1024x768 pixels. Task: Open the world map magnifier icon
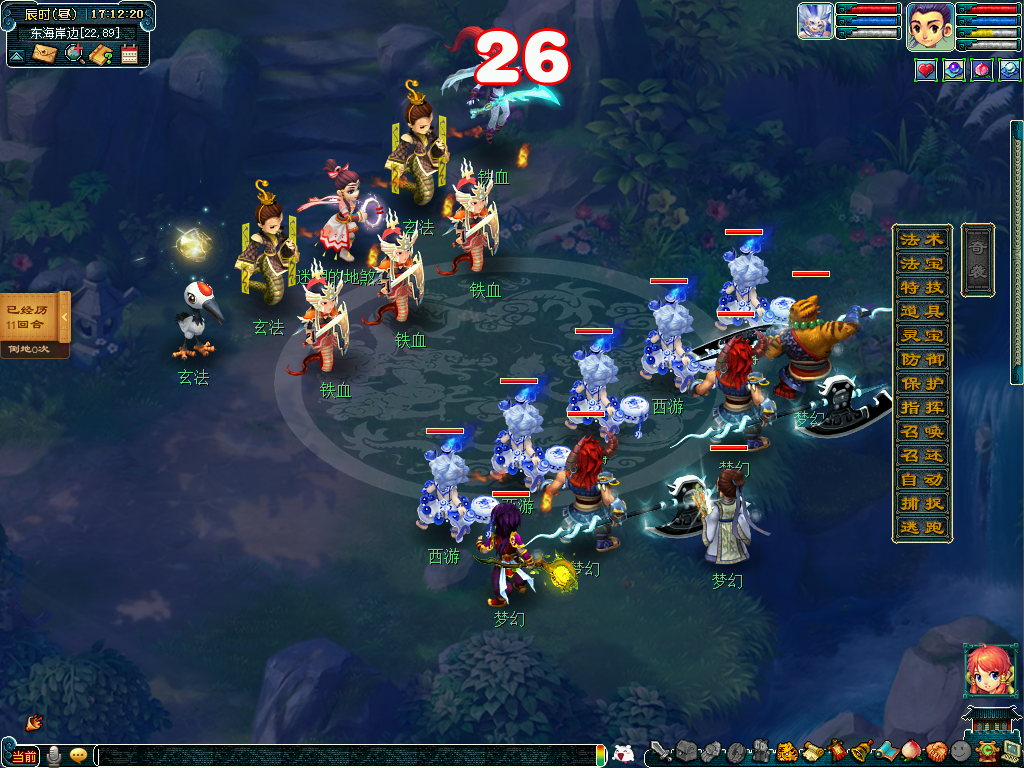coord(74,54)
